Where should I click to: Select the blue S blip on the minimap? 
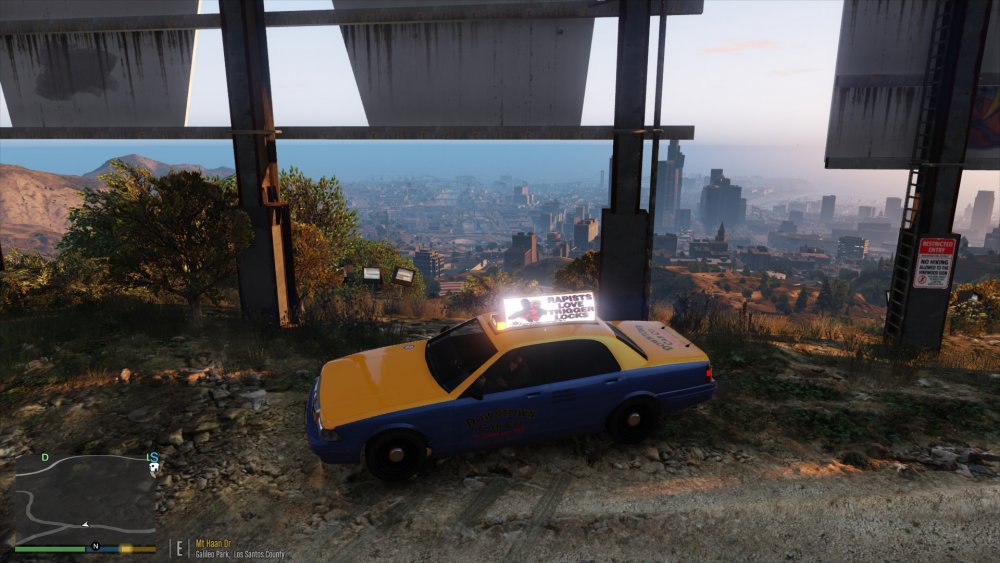[153, 458]
